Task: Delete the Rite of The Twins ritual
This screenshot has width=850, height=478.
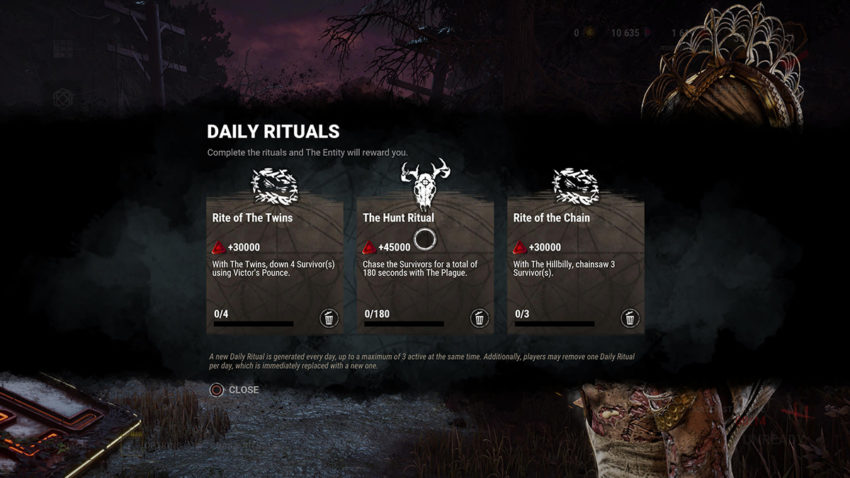Action: pos(329,319)
